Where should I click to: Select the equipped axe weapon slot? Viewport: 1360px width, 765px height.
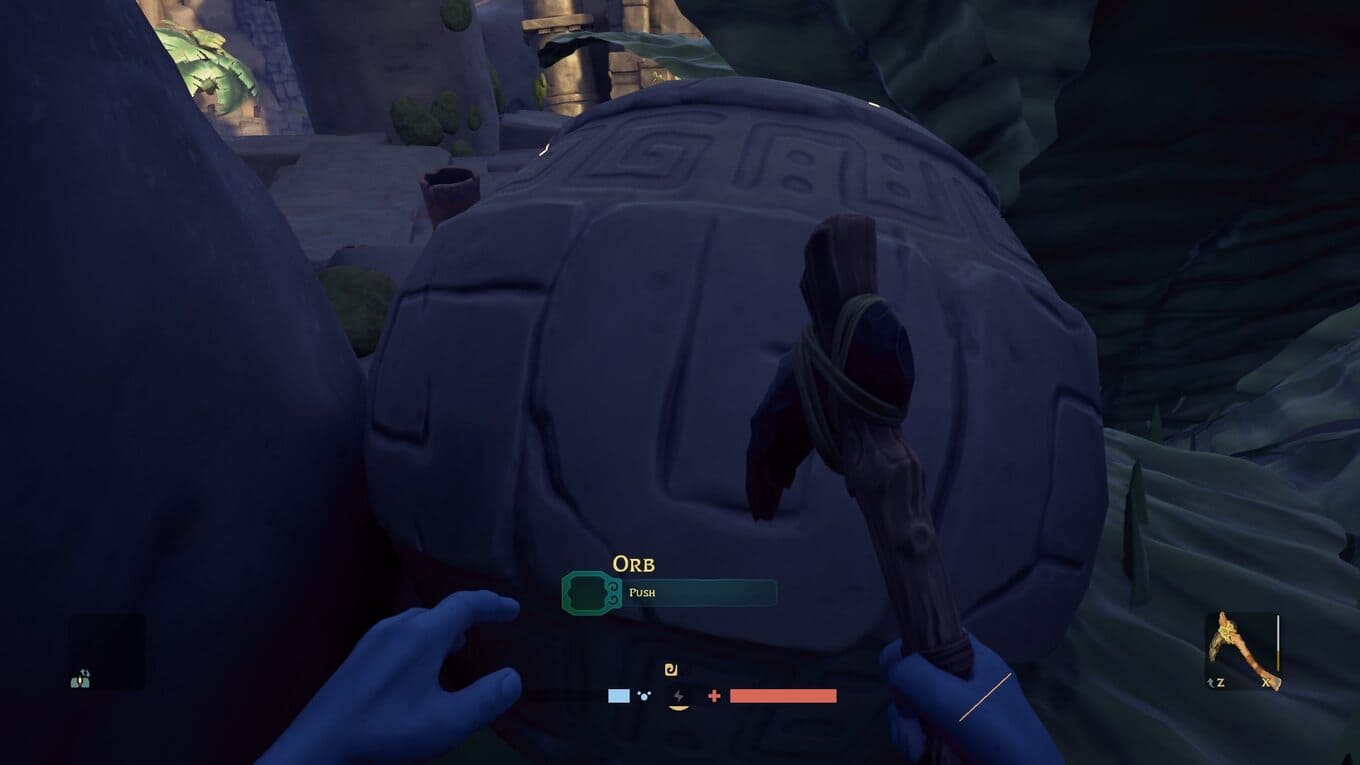point(1241,650)
